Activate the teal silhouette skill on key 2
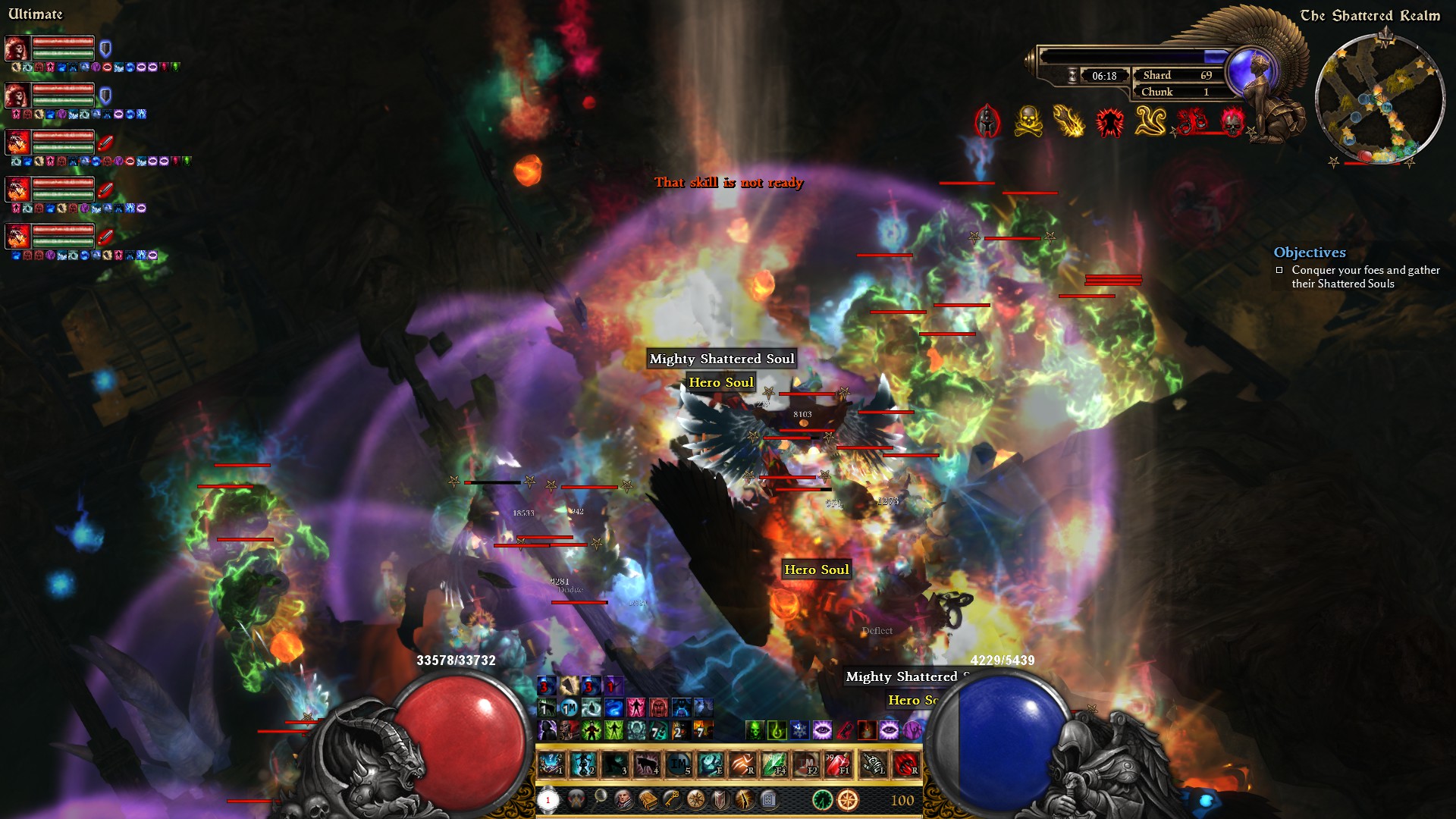 582,764
